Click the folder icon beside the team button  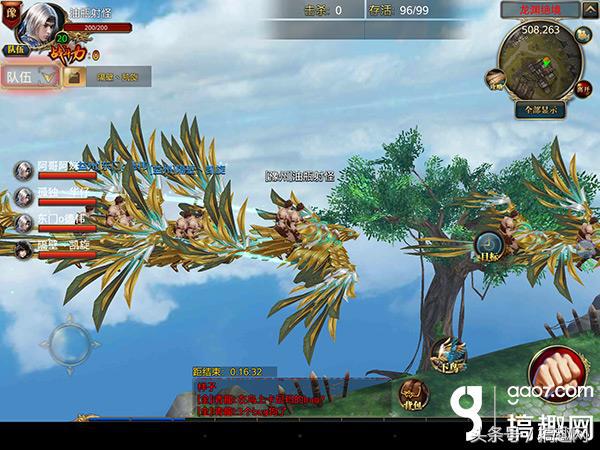coord(74,76)
